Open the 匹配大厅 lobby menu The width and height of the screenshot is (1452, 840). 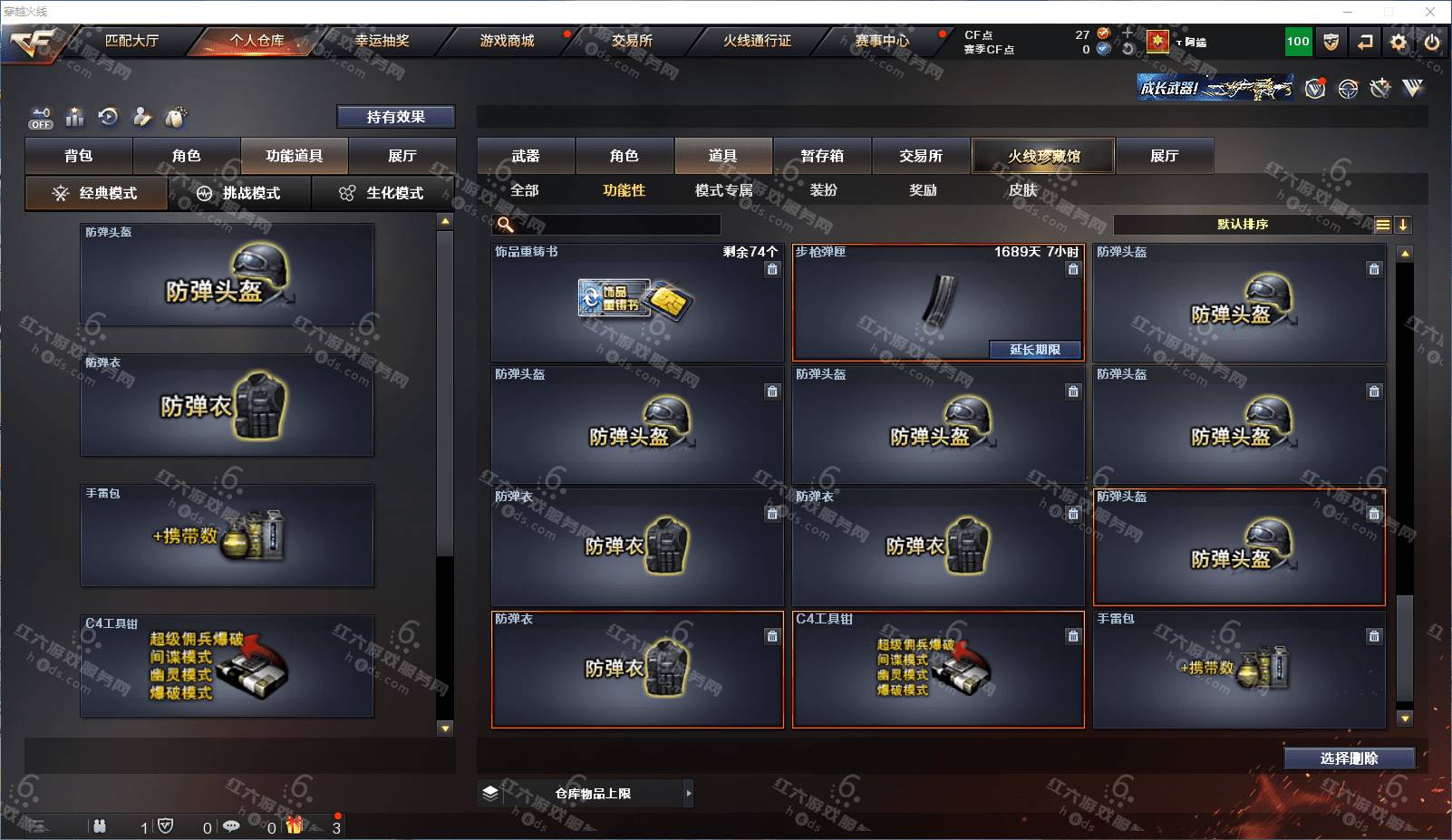131,41
